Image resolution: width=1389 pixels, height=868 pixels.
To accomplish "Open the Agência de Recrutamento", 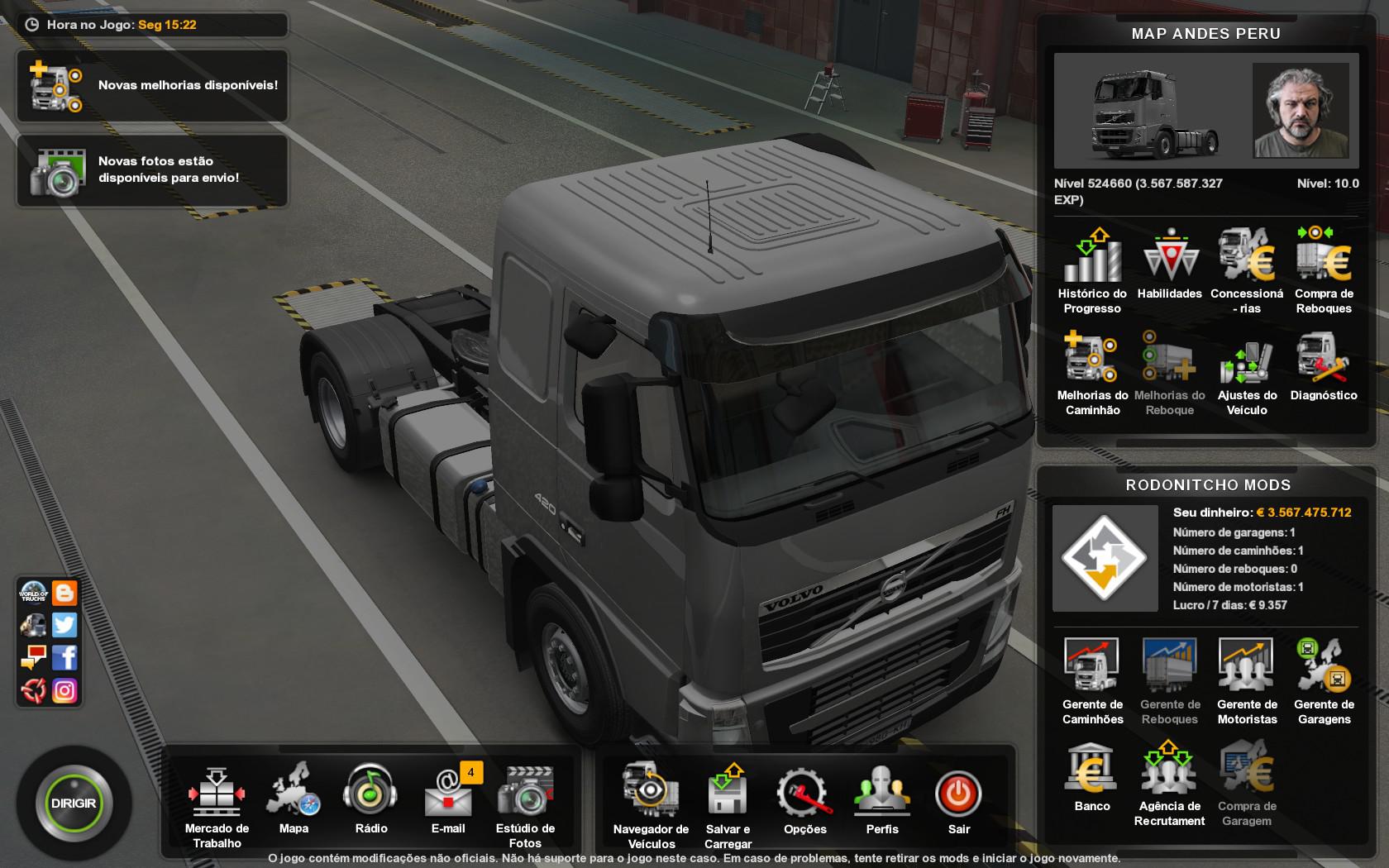I will pos(1169,781).
